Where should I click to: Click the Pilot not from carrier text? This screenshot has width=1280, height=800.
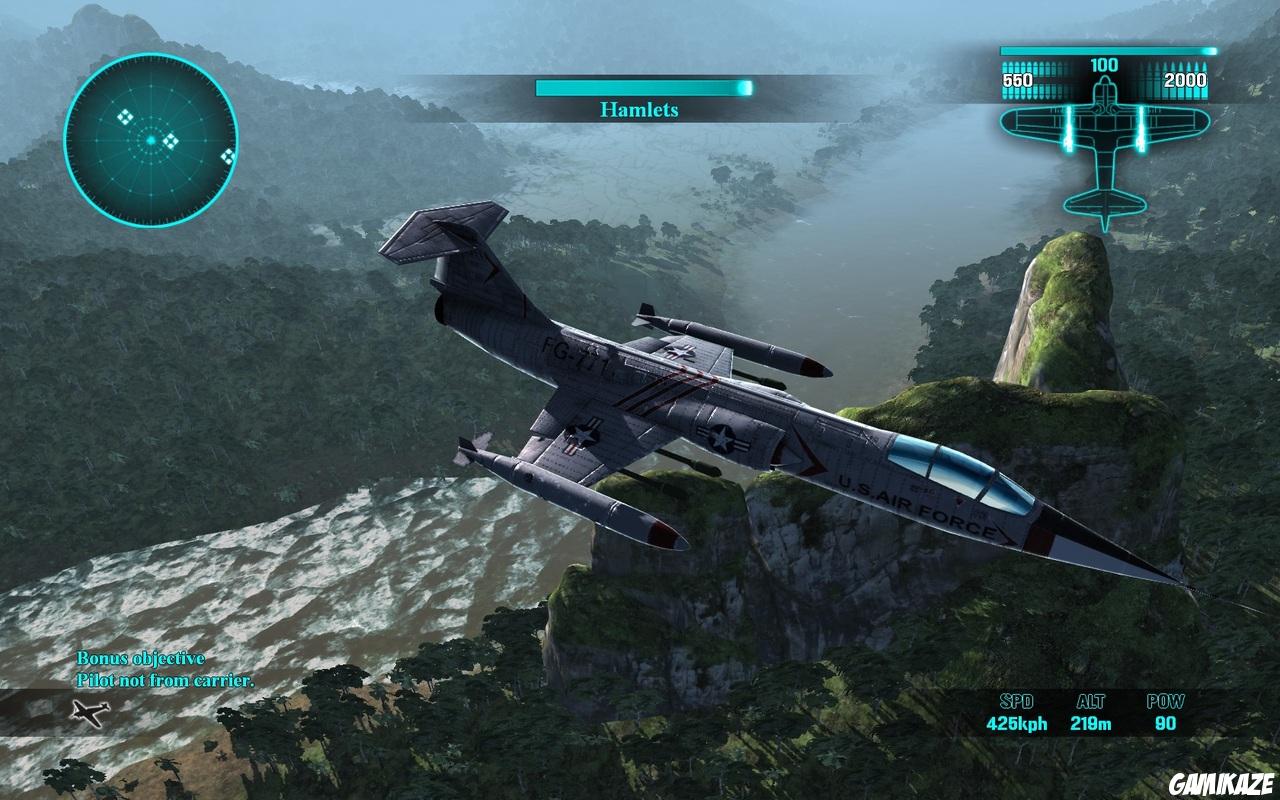pos(166,679)
